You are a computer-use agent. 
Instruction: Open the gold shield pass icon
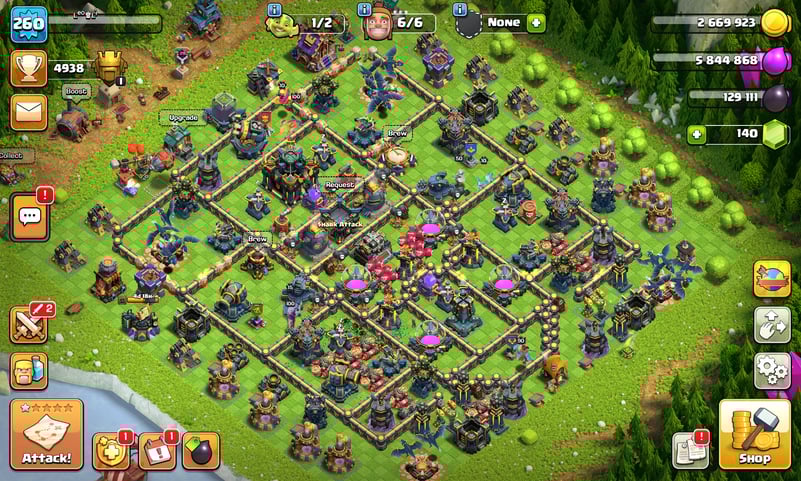pos(110,451)
